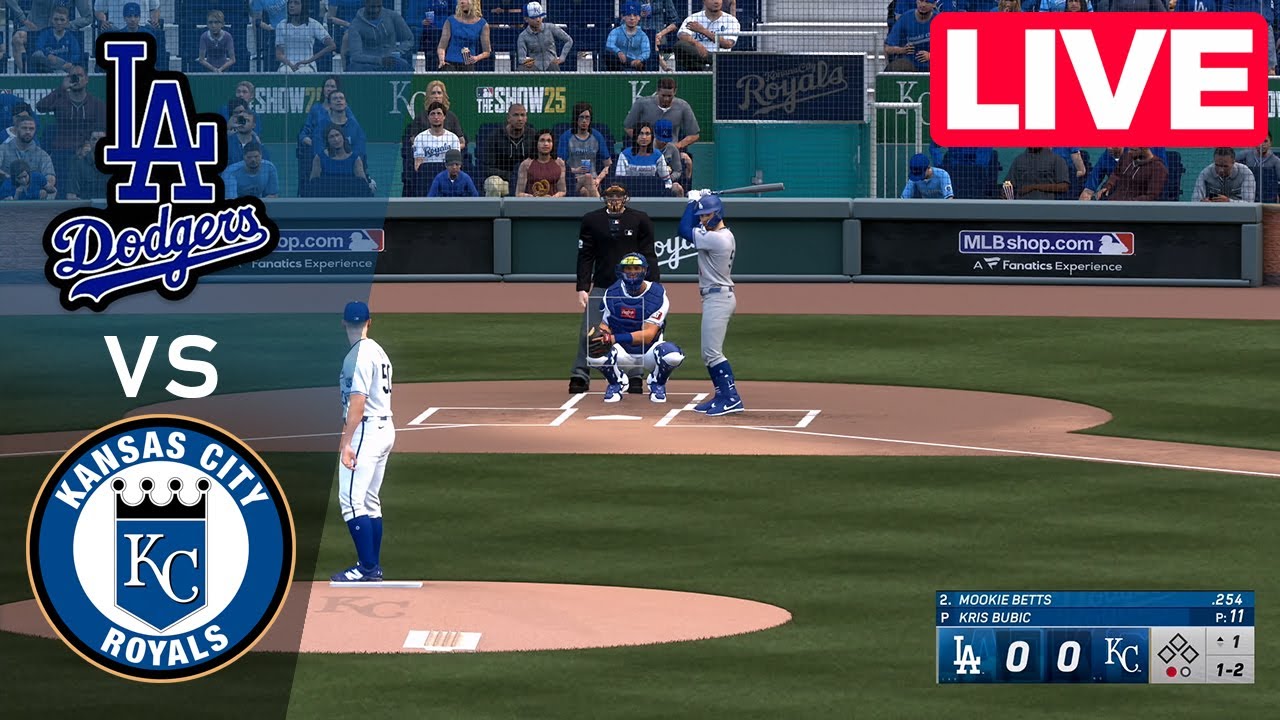Screen dimensions: 1280x720
Task: Click the Dodgers score showing 0
Action: (1016, 655)
